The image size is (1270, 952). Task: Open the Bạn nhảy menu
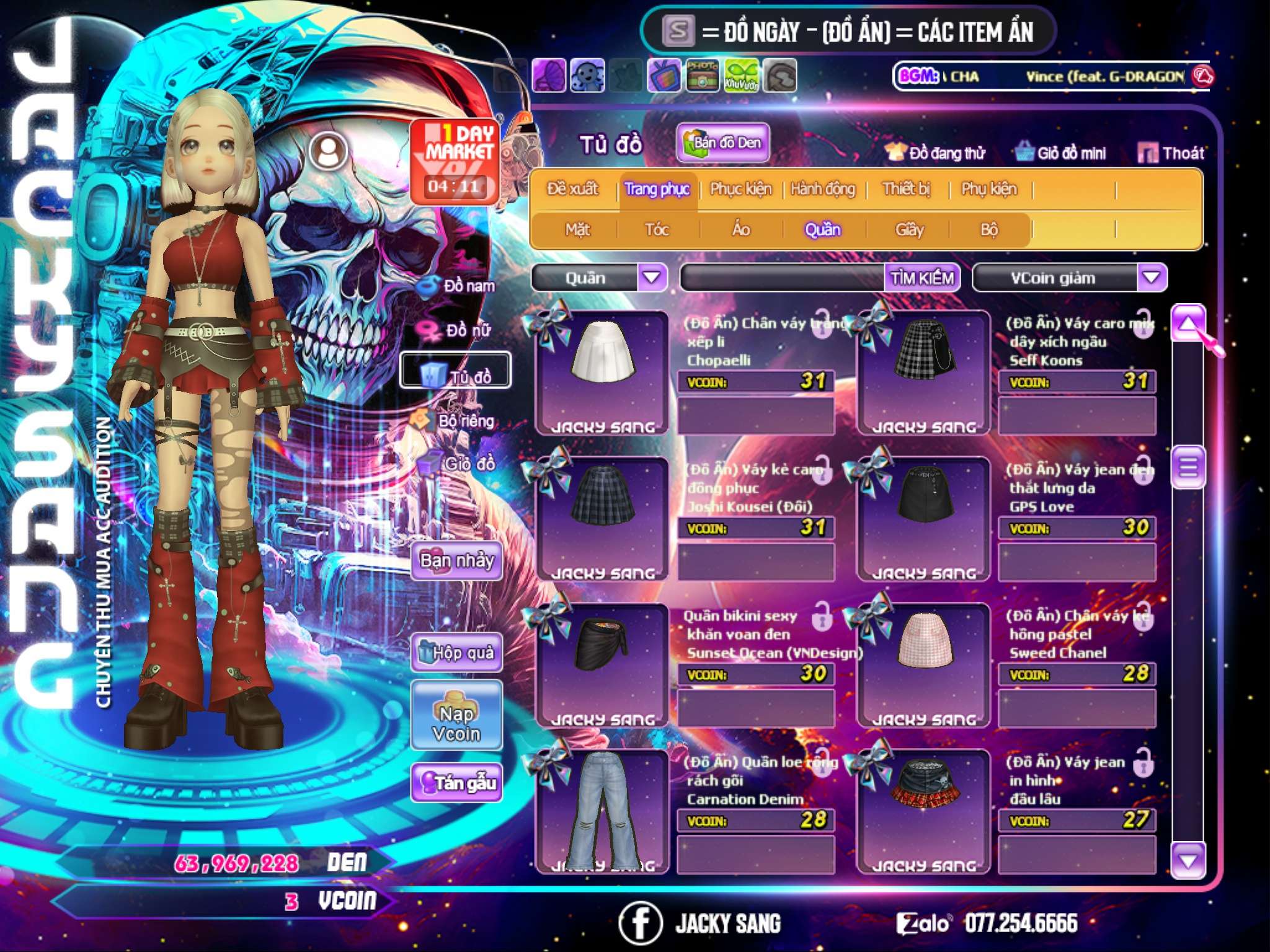click(457, 561)
